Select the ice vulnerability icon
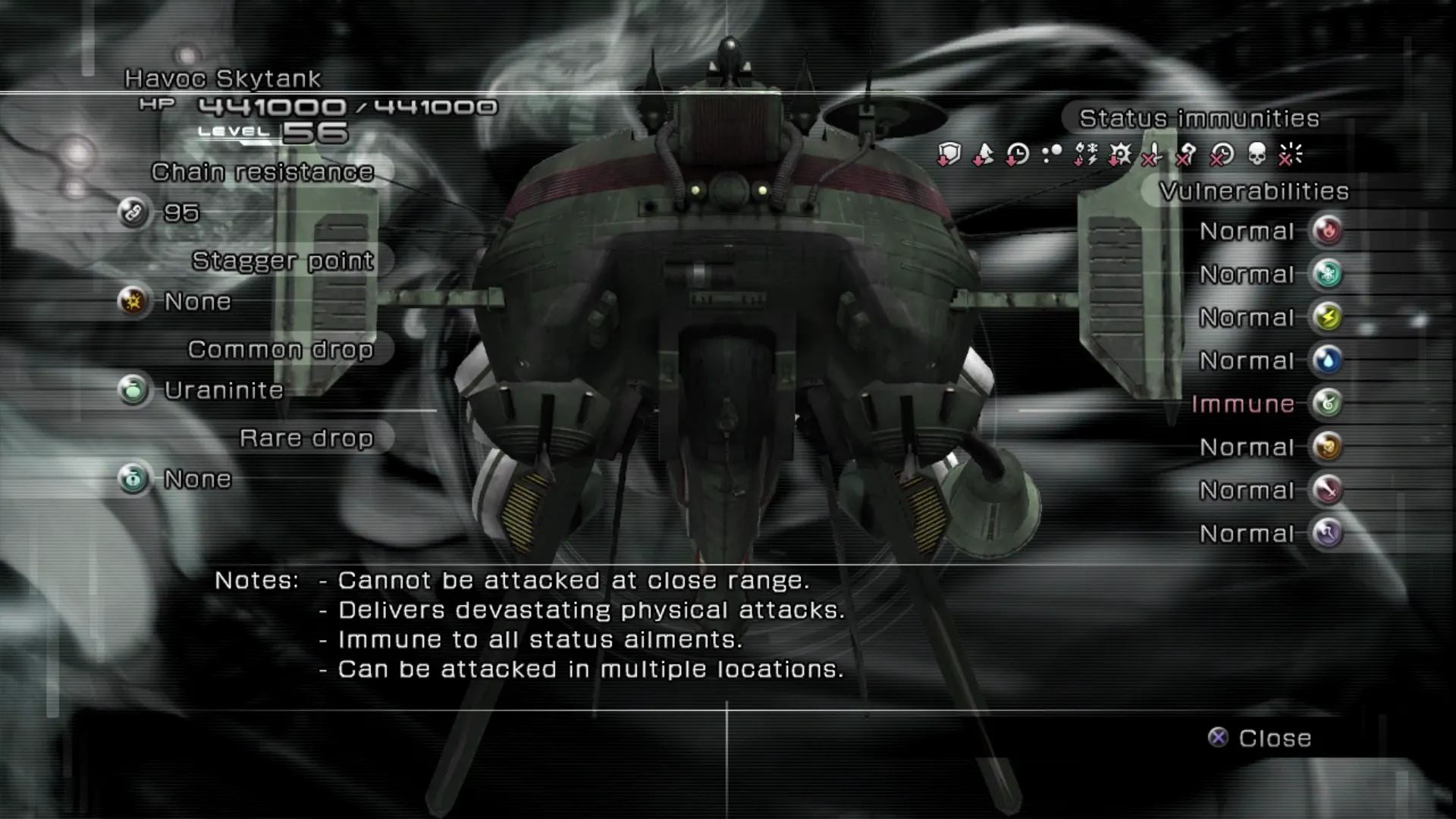Viewport: 1456px width, 819px height. pyautogui.click(x=1327, y=274)
